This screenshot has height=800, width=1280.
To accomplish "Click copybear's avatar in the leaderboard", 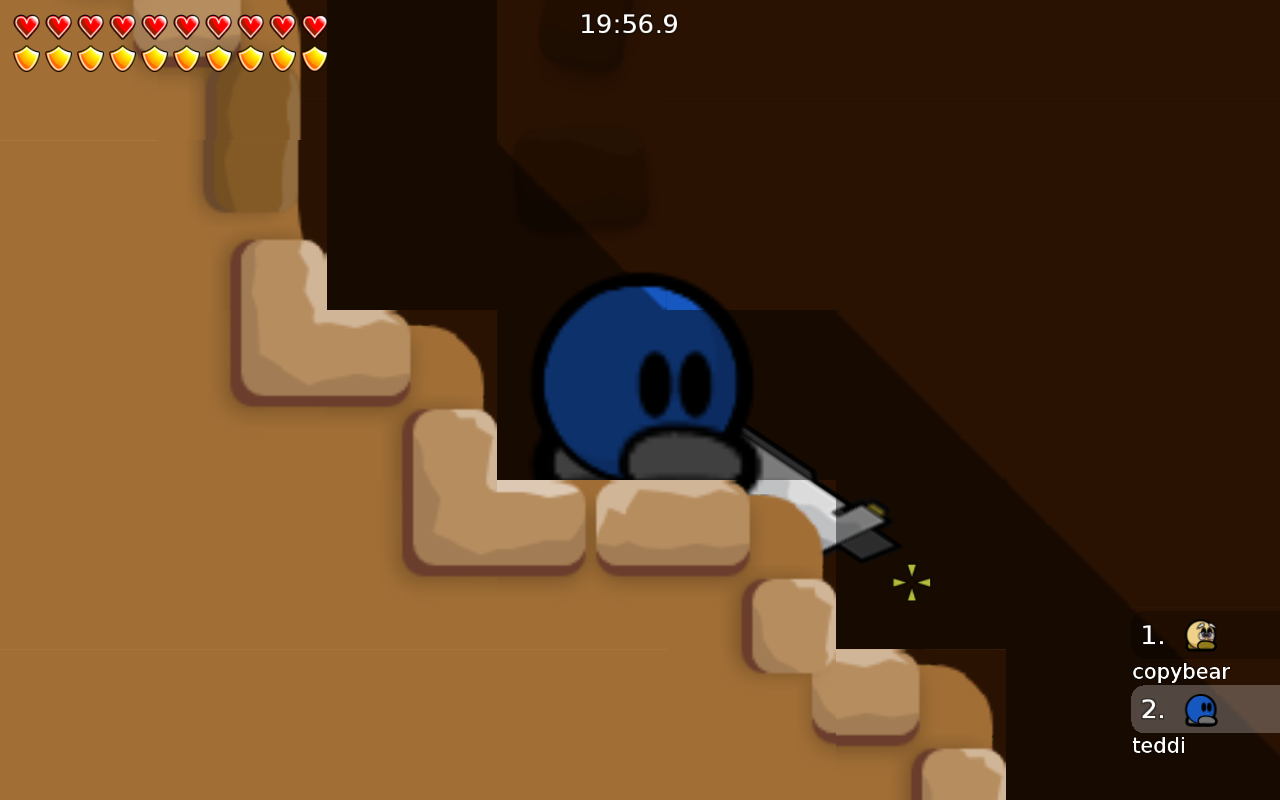I will (1201, 634).
